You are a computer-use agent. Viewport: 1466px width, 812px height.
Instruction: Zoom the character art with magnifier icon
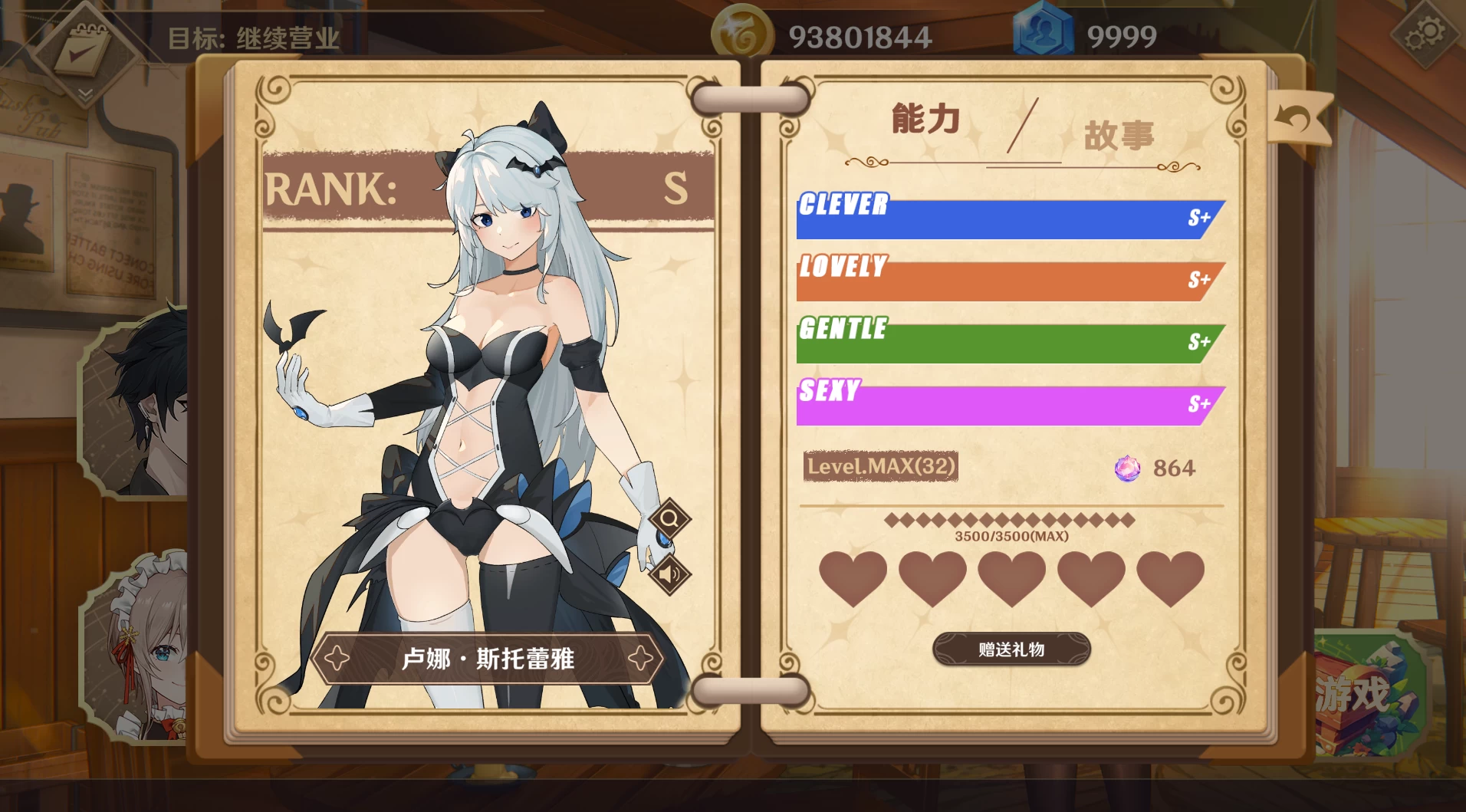coord(669,519)
